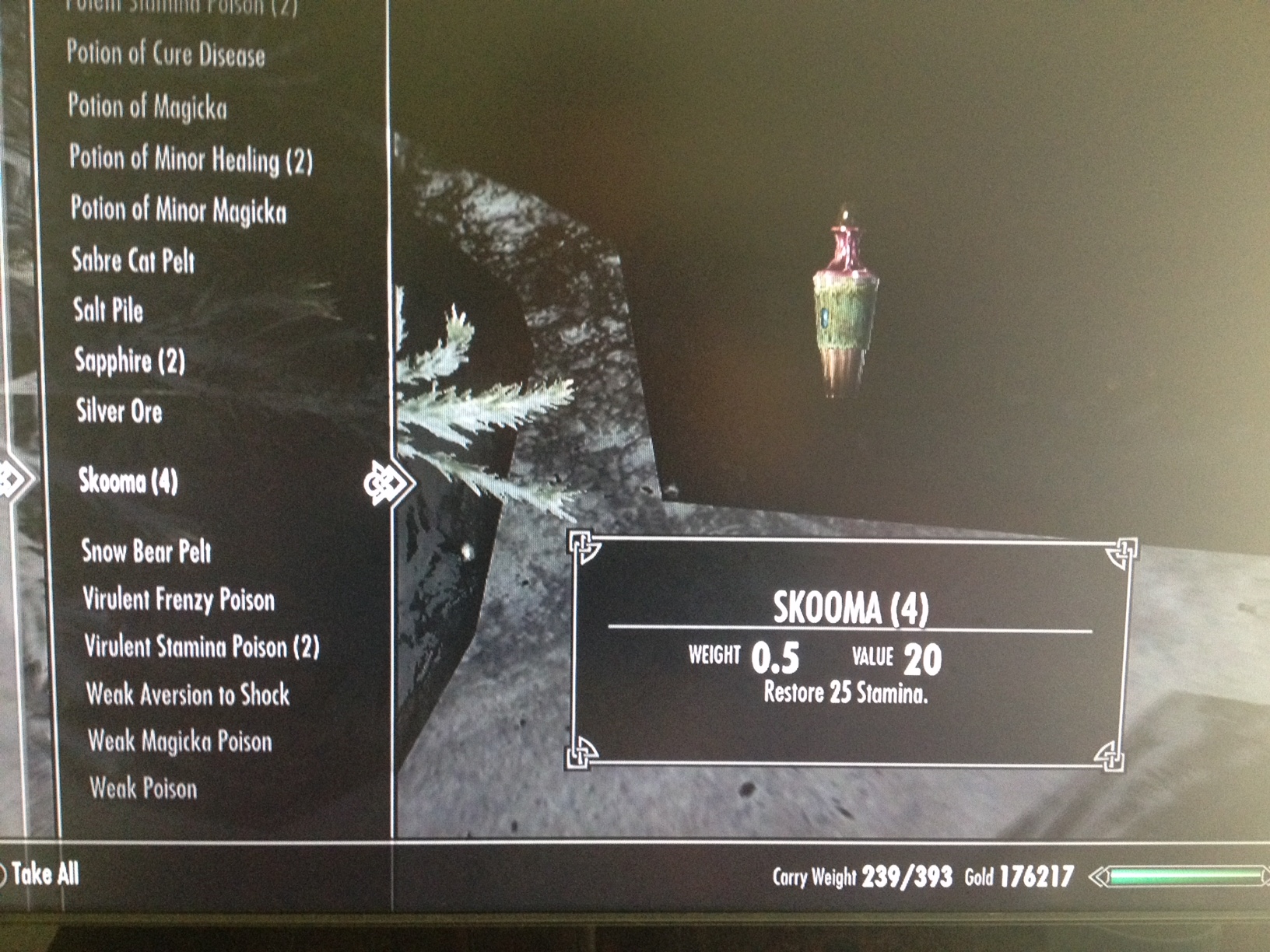Select Potion of Cure Disease
This screenshot has height=952, width=1270.
[166, 54]
